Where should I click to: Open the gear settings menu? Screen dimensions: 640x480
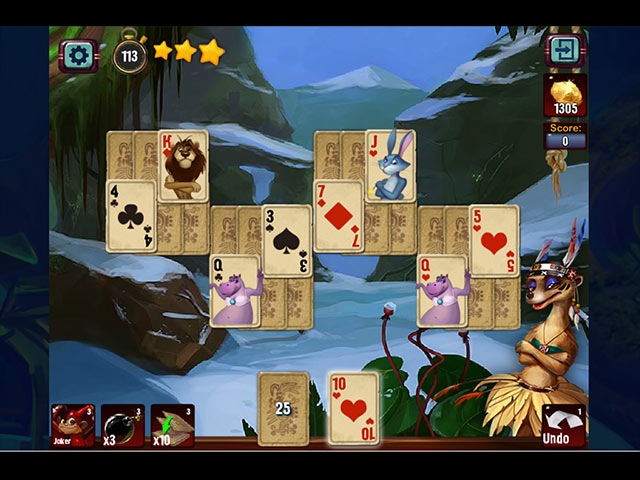click(78, 54)
